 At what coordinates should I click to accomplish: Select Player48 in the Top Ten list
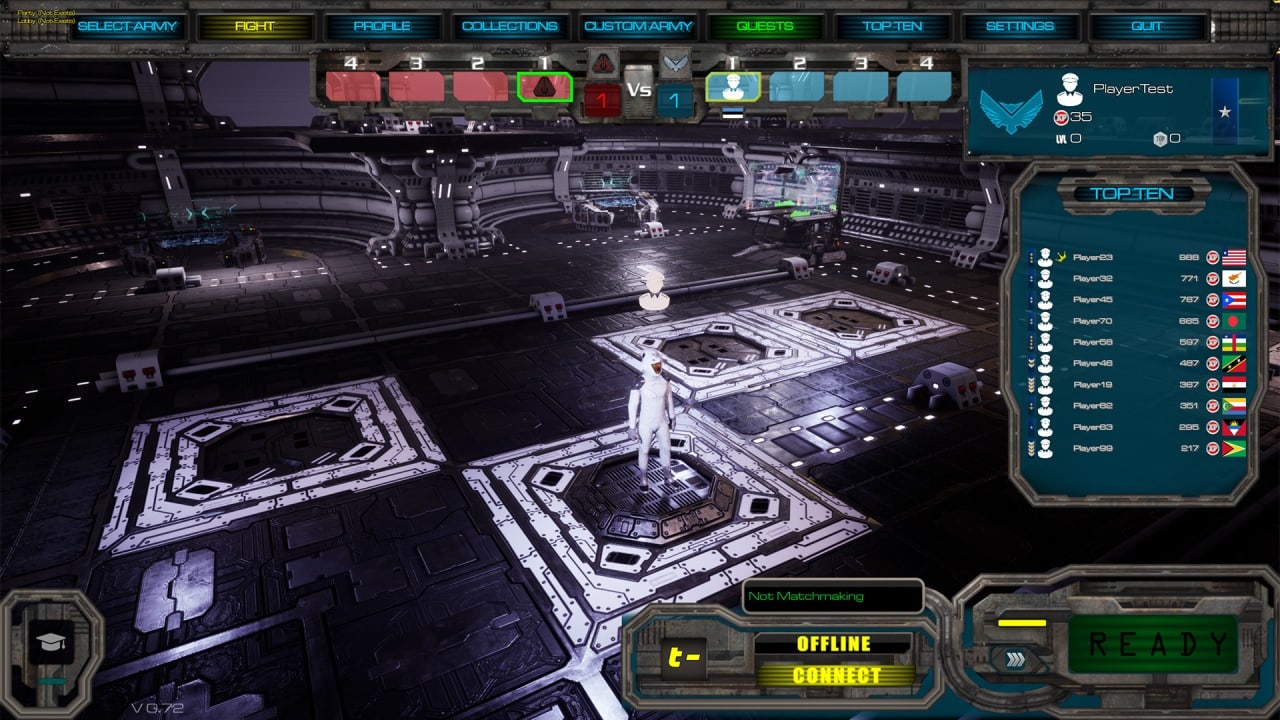pos(1092,363)
